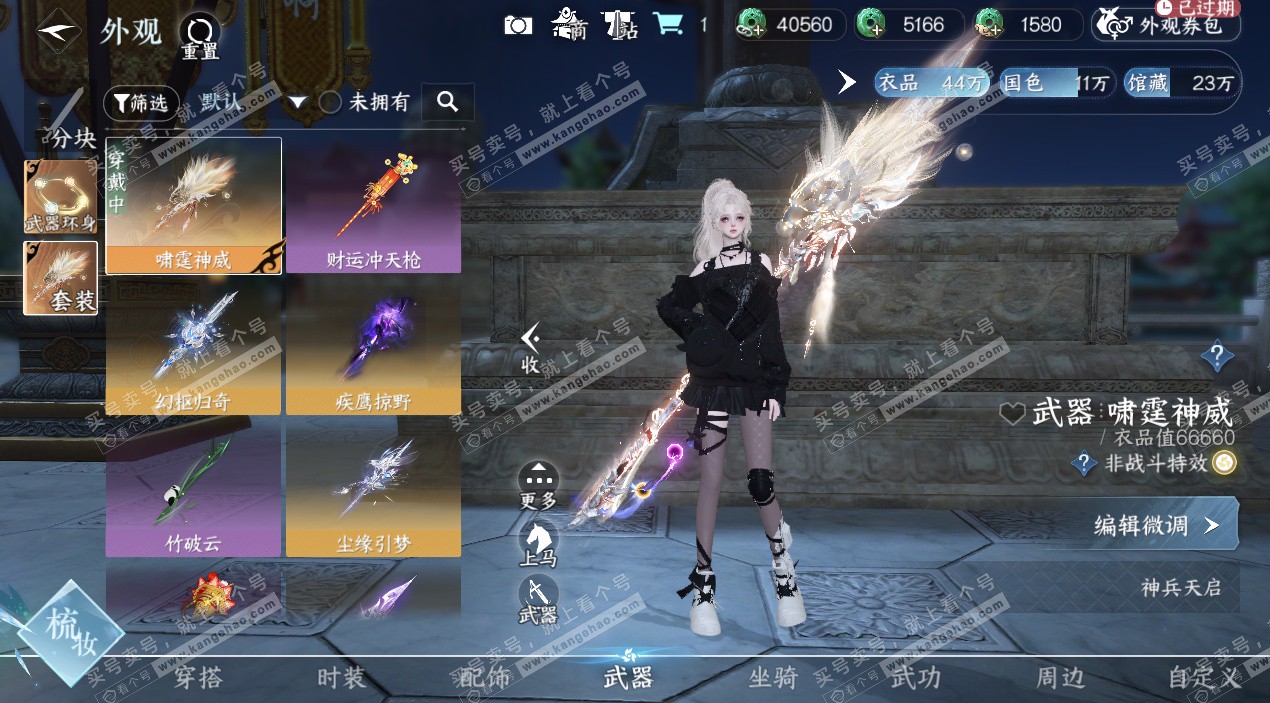Select the 财运冲天枪 weapon skin

point(373,205)
